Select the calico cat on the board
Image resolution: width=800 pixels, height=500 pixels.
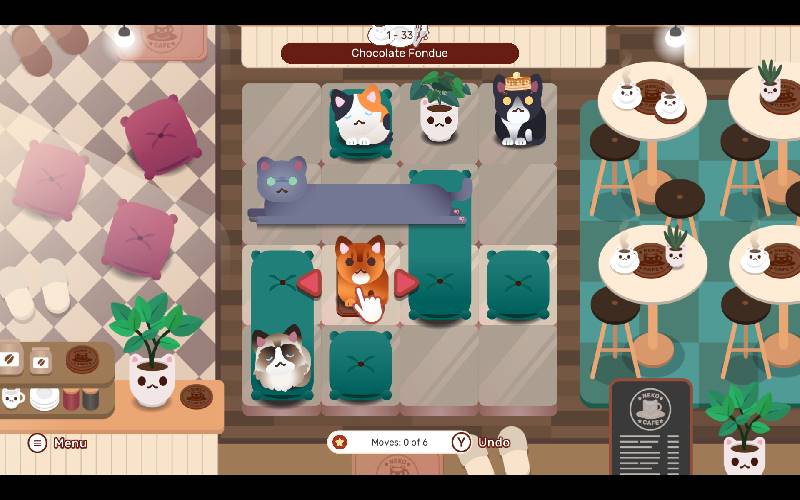[360, 118]
